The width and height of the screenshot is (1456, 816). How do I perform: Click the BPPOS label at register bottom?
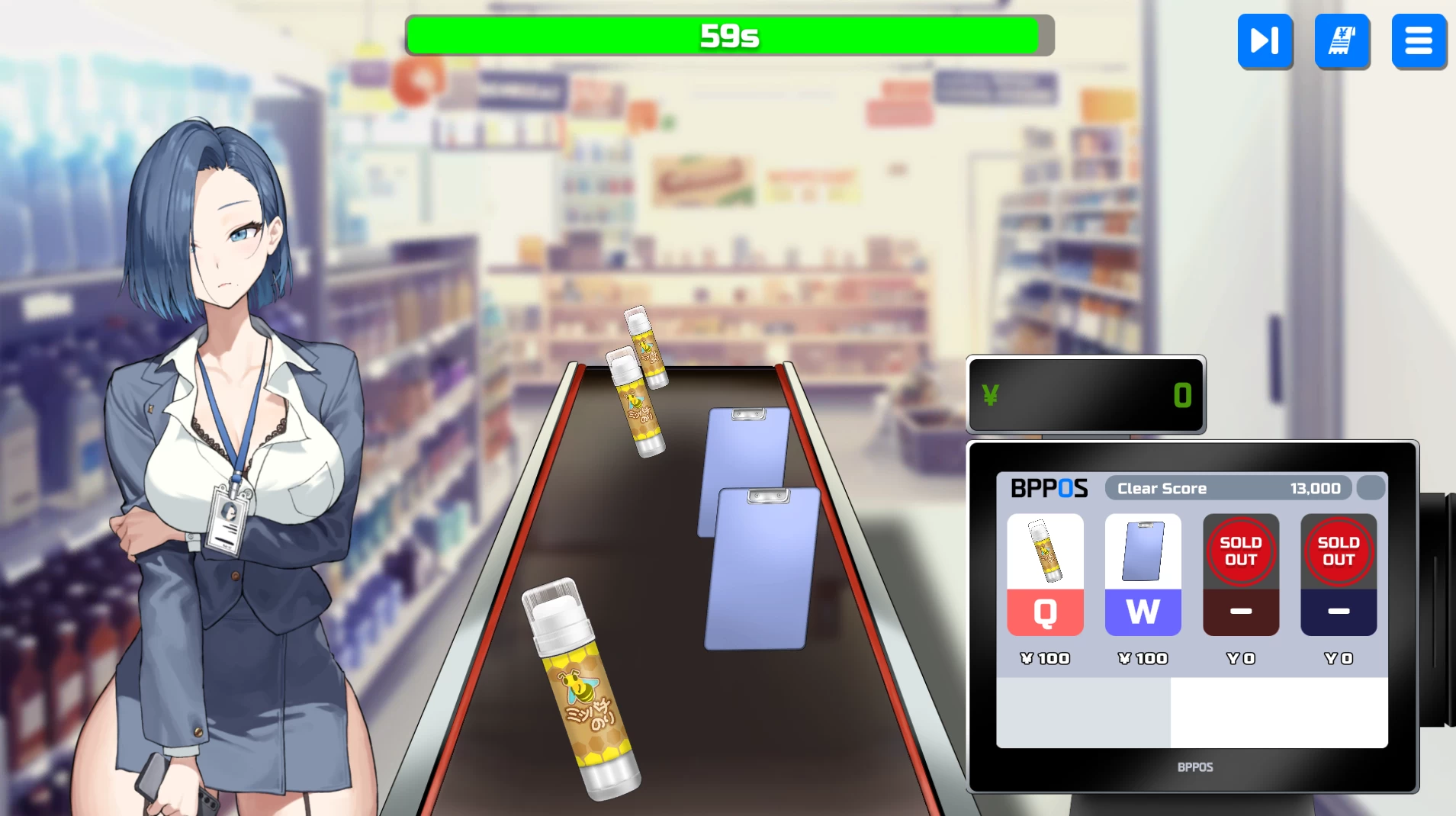[1194, 767]
